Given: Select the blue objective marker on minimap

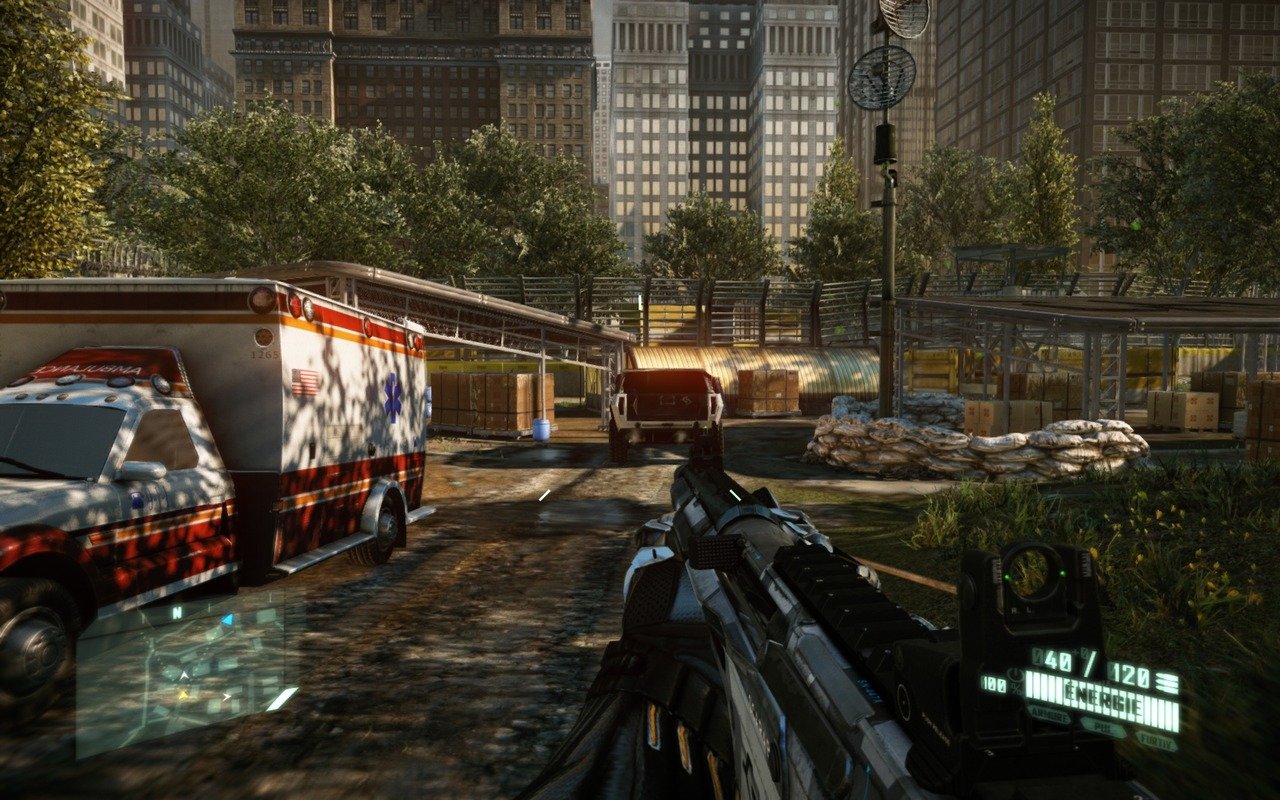Looking at the screenshot, I should tap(227, 620).
